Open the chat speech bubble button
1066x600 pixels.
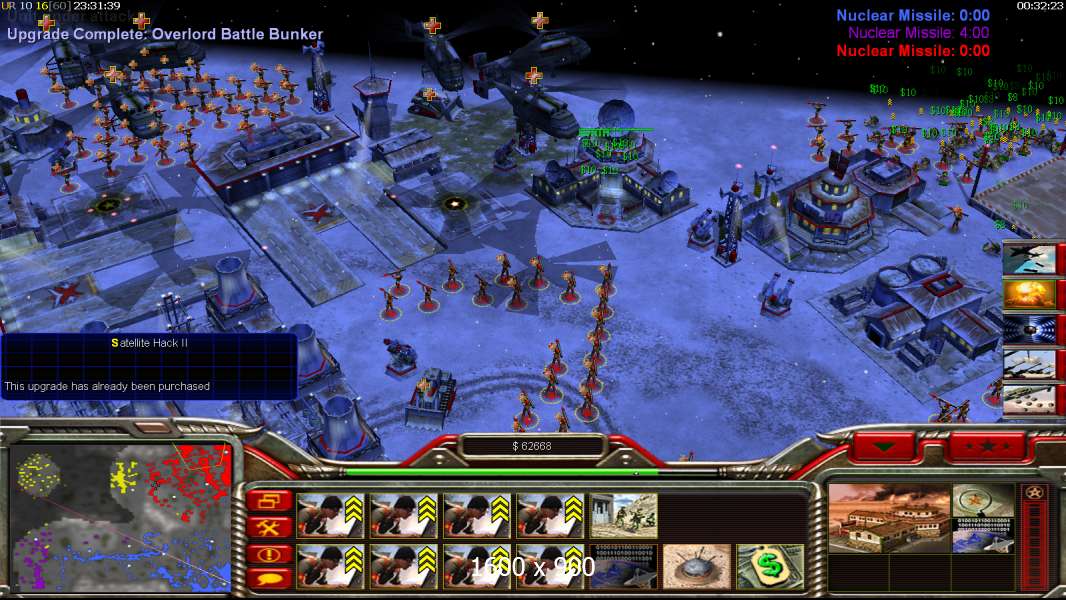coord(272,577)
